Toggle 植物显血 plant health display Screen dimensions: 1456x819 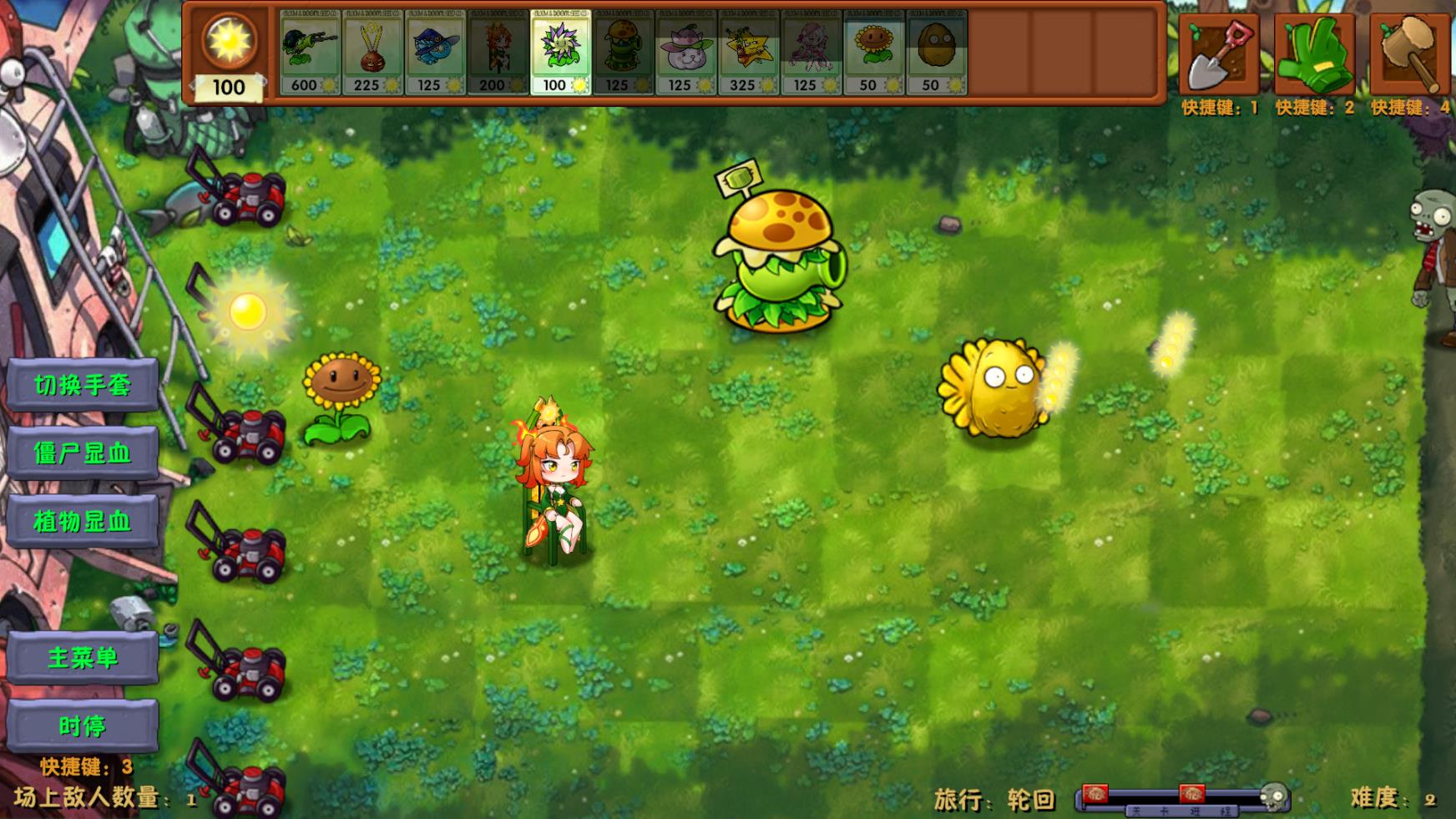[82, 522]
